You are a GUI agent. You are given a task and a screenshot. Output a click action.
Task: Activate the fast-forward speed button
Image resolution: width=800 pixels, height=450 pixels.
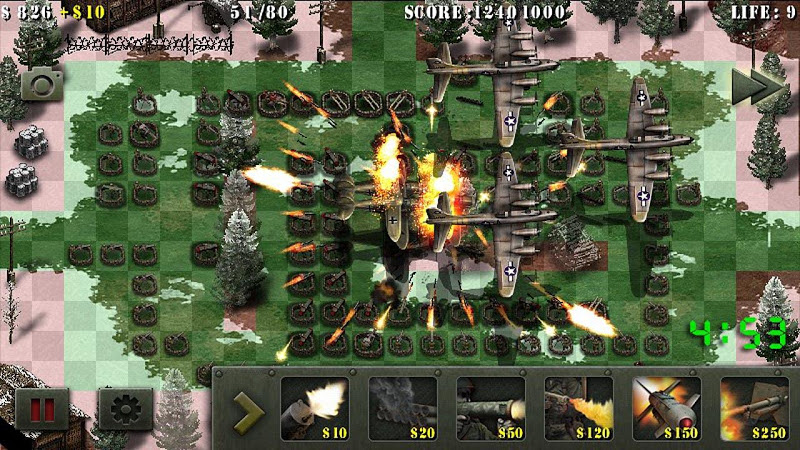pyautogui.click(x=756, y=86)
